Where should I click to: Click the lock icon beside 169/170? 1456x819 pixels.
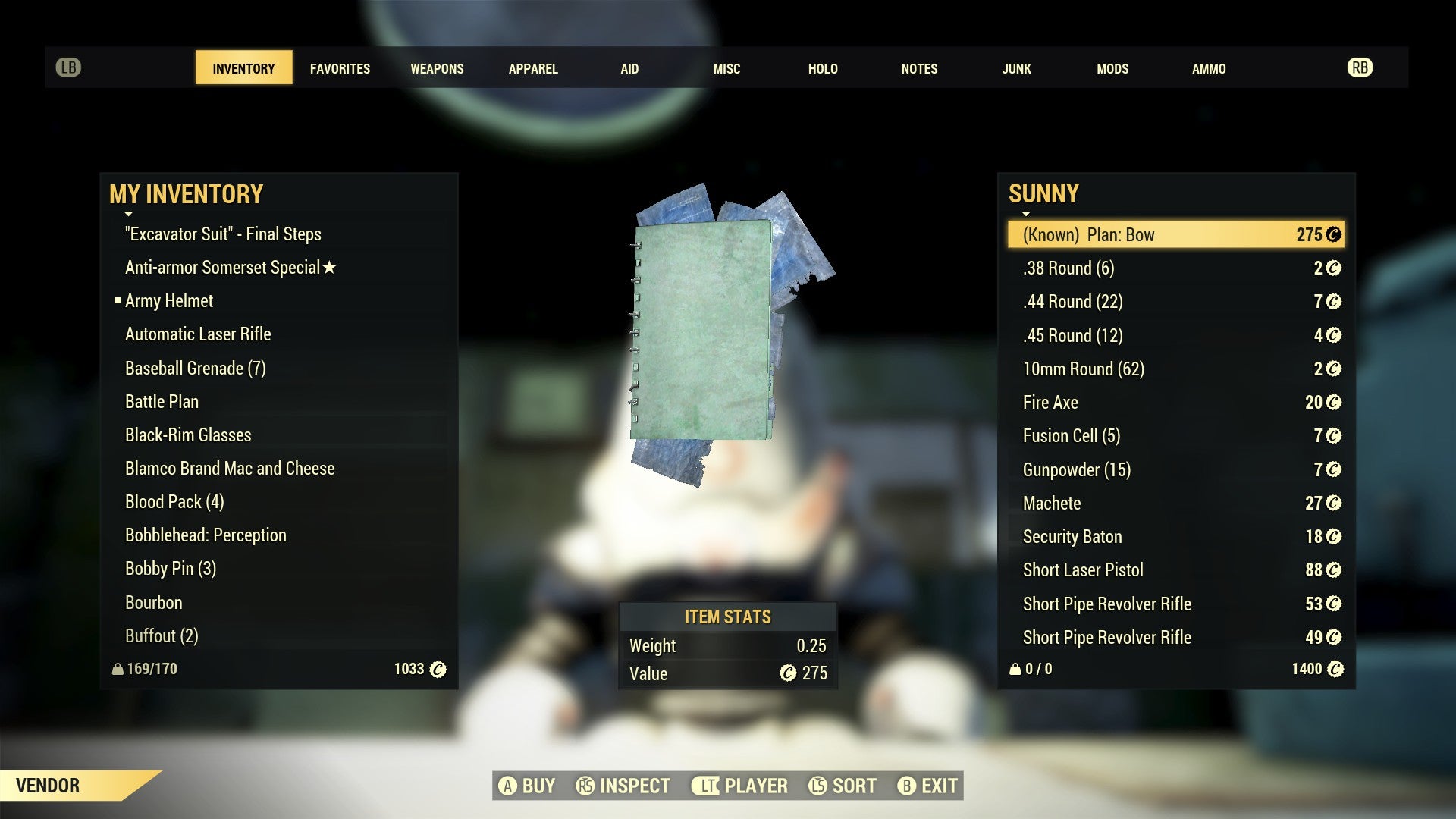pos(118,669)
